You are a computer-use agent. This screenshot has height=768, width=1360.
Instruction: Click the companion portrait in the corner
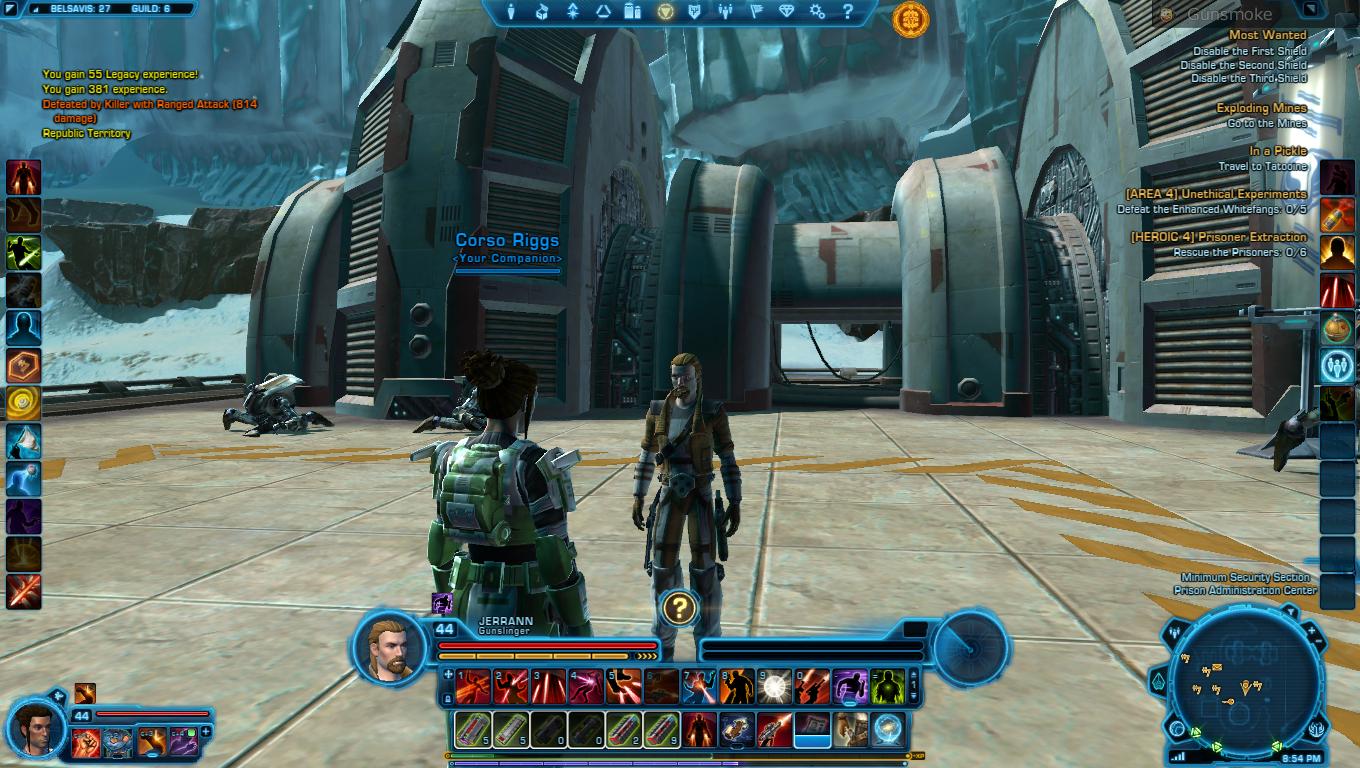[x=37, y=730]
